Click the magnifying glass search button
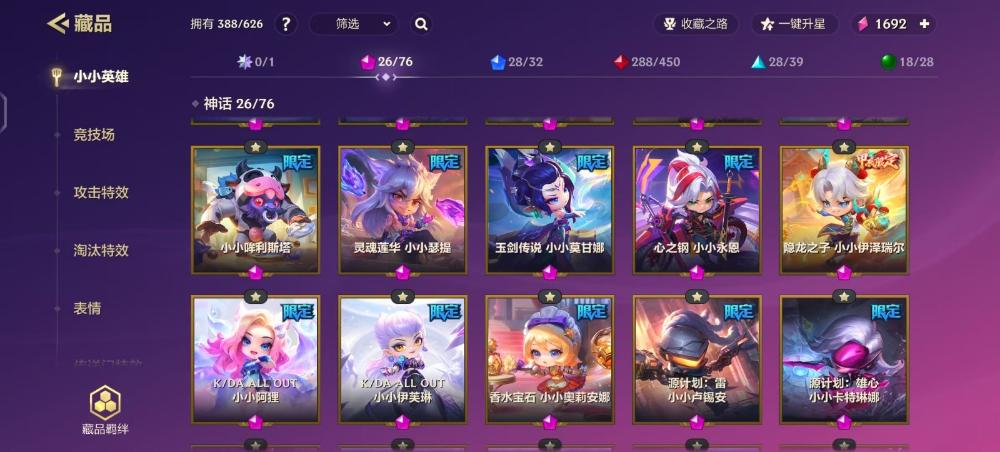This screenshot has height=452, width=1000. [x=421, y=24]
